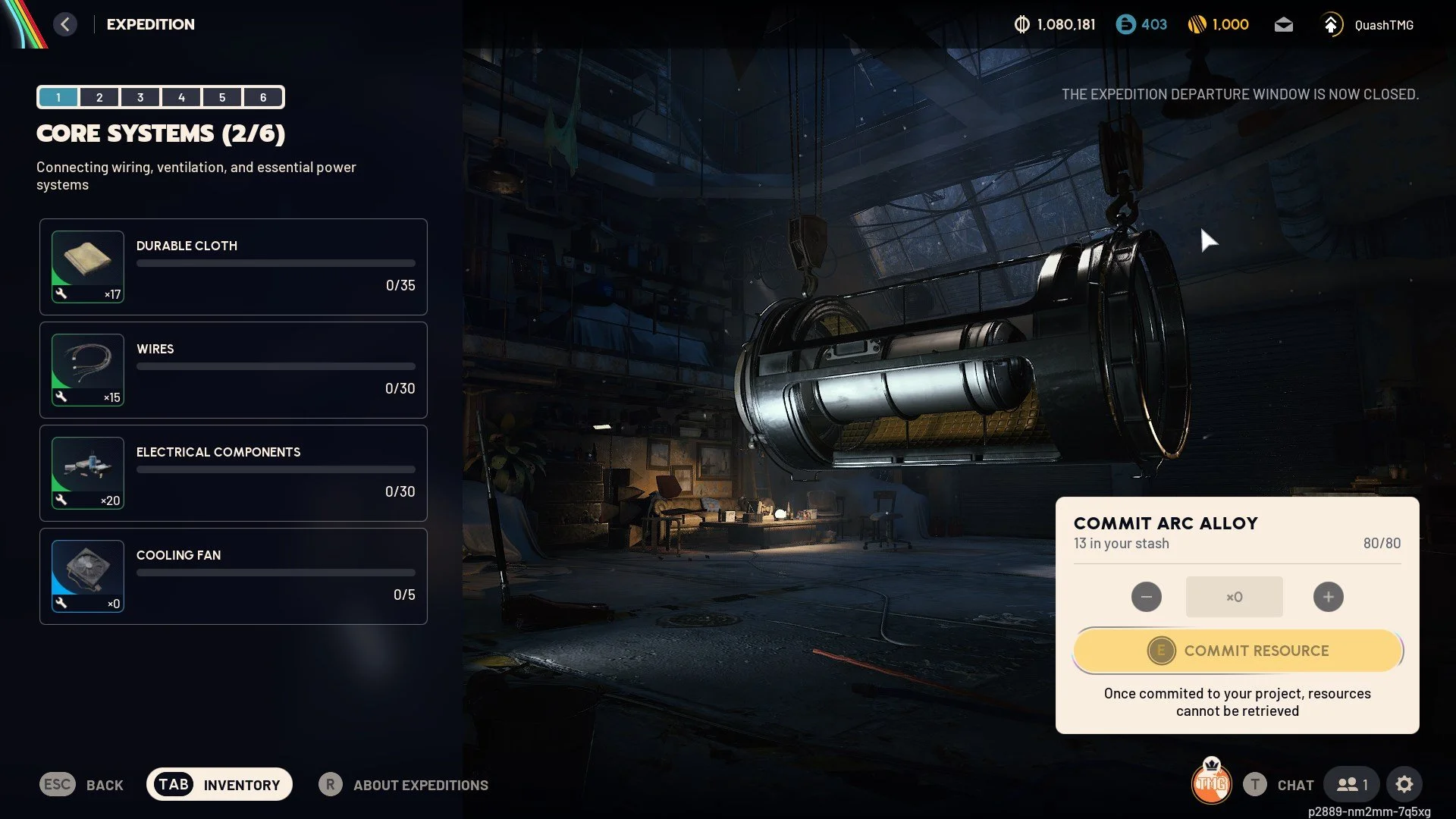Open the party members panel
The image size is (1456, 819).
pos(1351,785)
